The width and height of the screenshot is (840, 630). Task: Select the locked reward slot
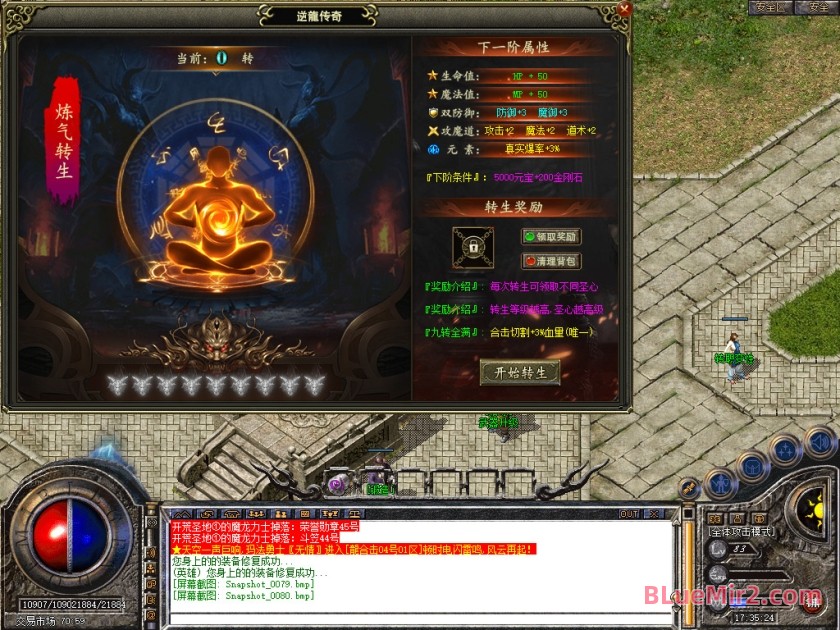(x=472, y=246)
